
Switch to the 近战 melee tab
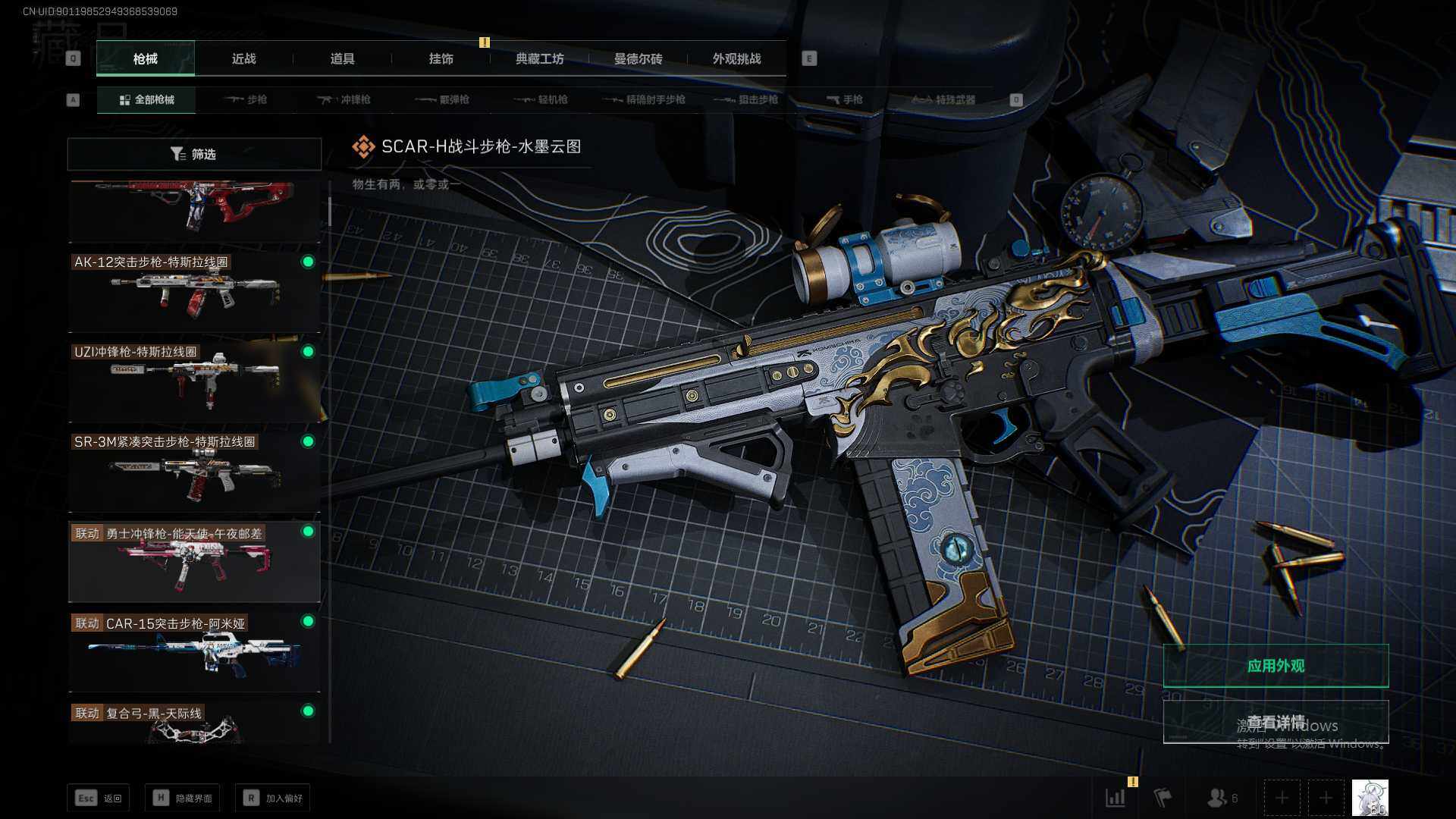click(x=243, y=59)
